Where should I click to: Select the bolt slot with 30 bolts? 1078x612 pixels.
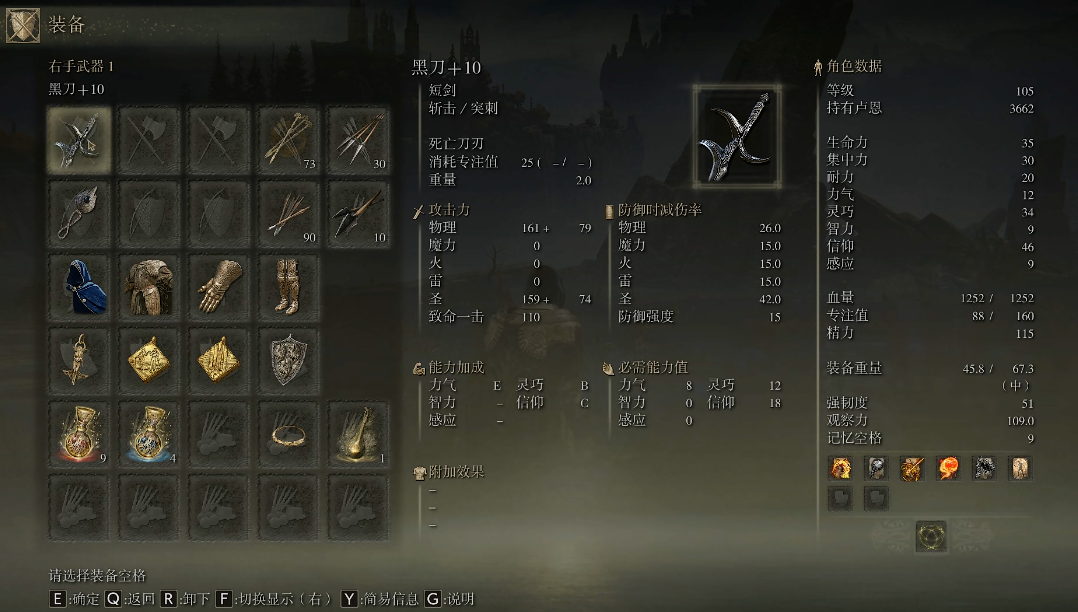click(358, 141)
